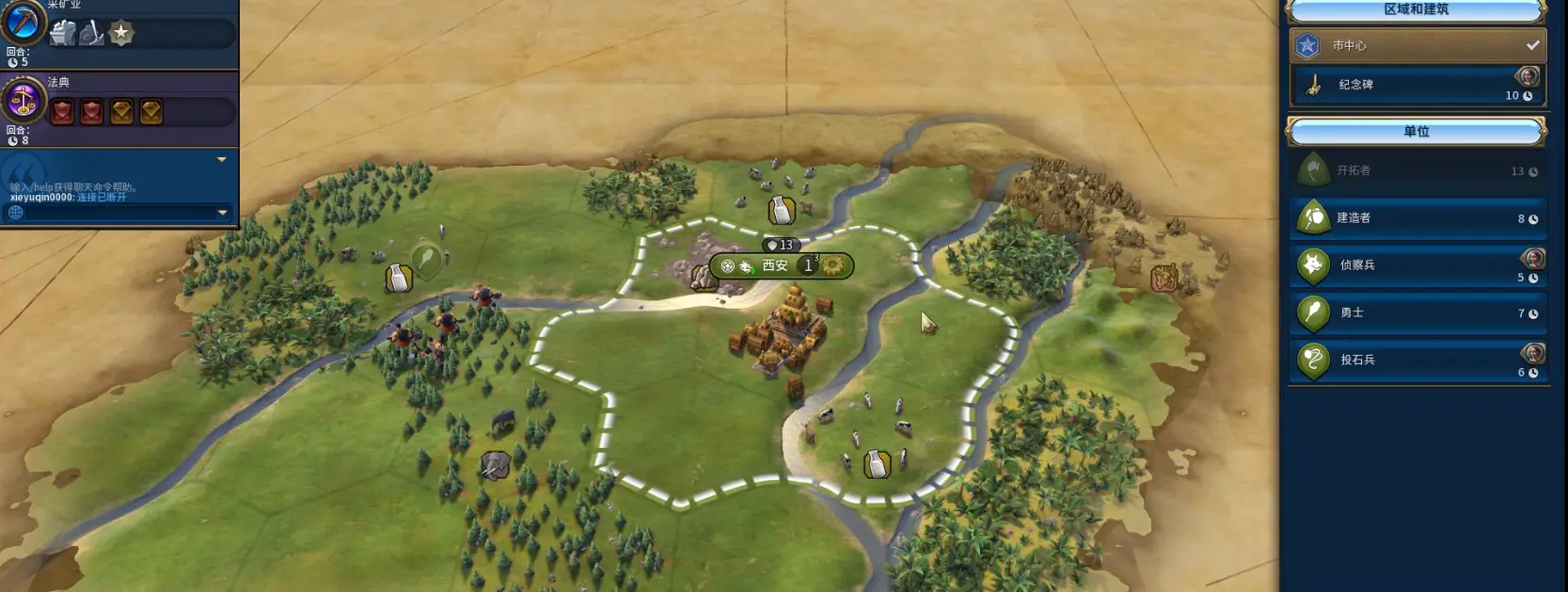
Task: Select the 市中心 district row
Action: point(1416,45)
